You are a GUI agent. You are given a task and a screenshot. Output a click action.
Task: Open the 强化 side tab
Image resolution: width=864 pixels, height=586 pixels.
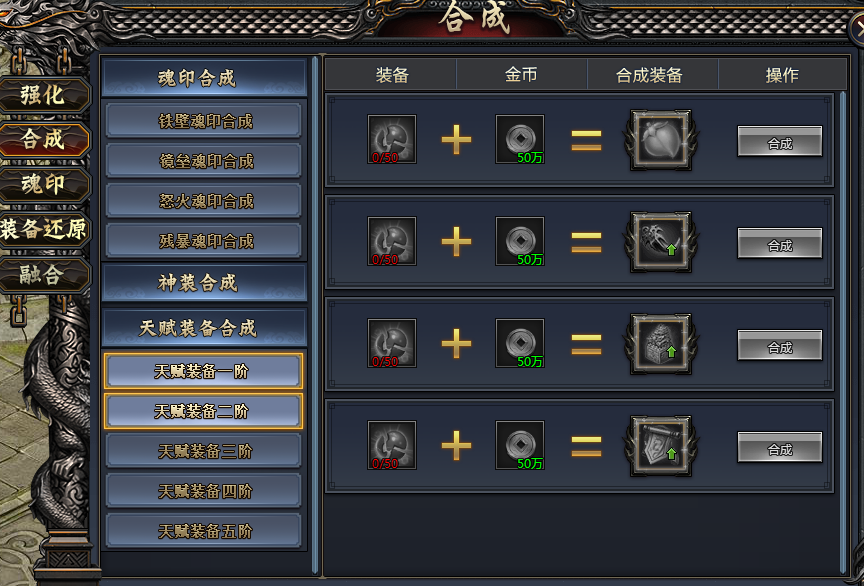coord(45,95)
